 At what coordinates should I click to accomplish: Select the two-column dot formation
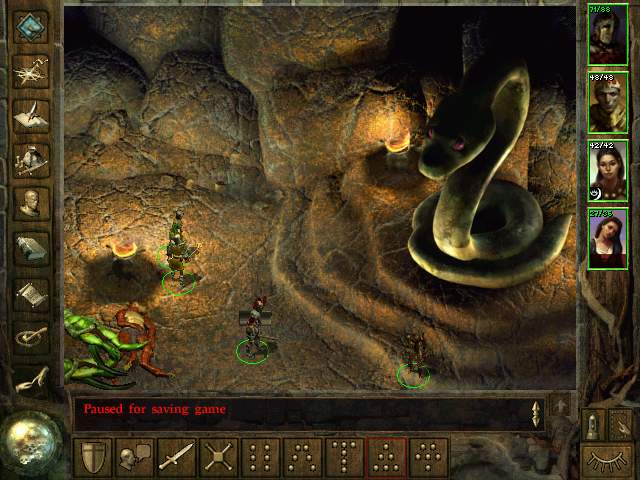260,458
